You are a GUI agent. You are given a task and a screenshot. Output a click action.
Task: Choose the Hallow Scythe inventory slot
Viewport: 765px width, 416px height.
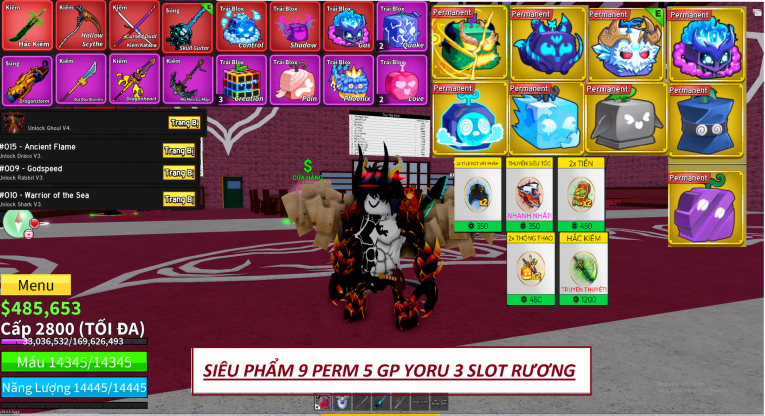tap(80, 26)
